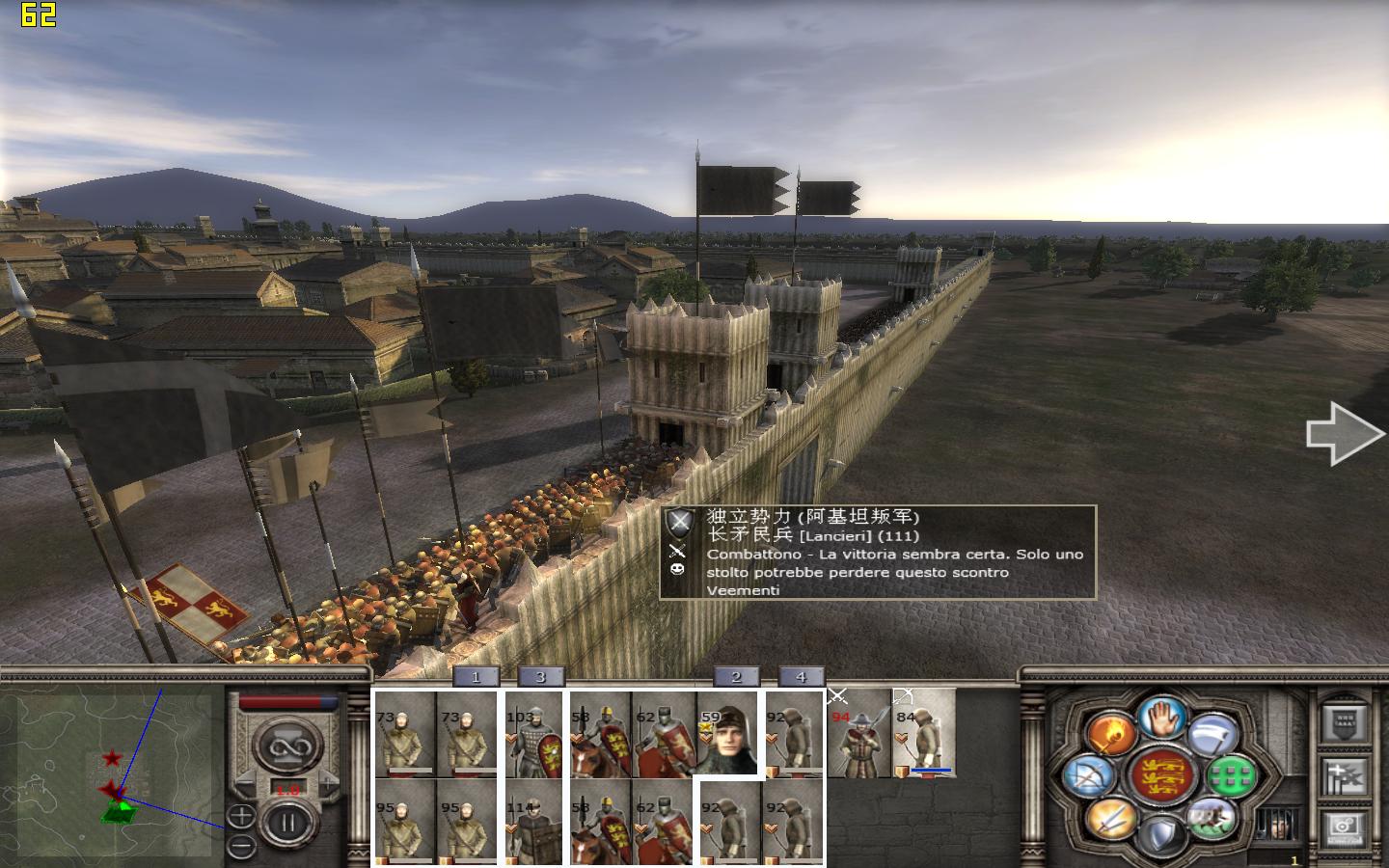Click the infinity battle timer button
The image size is (1389, 868).
pyautogui.click(x=286, y=747)
